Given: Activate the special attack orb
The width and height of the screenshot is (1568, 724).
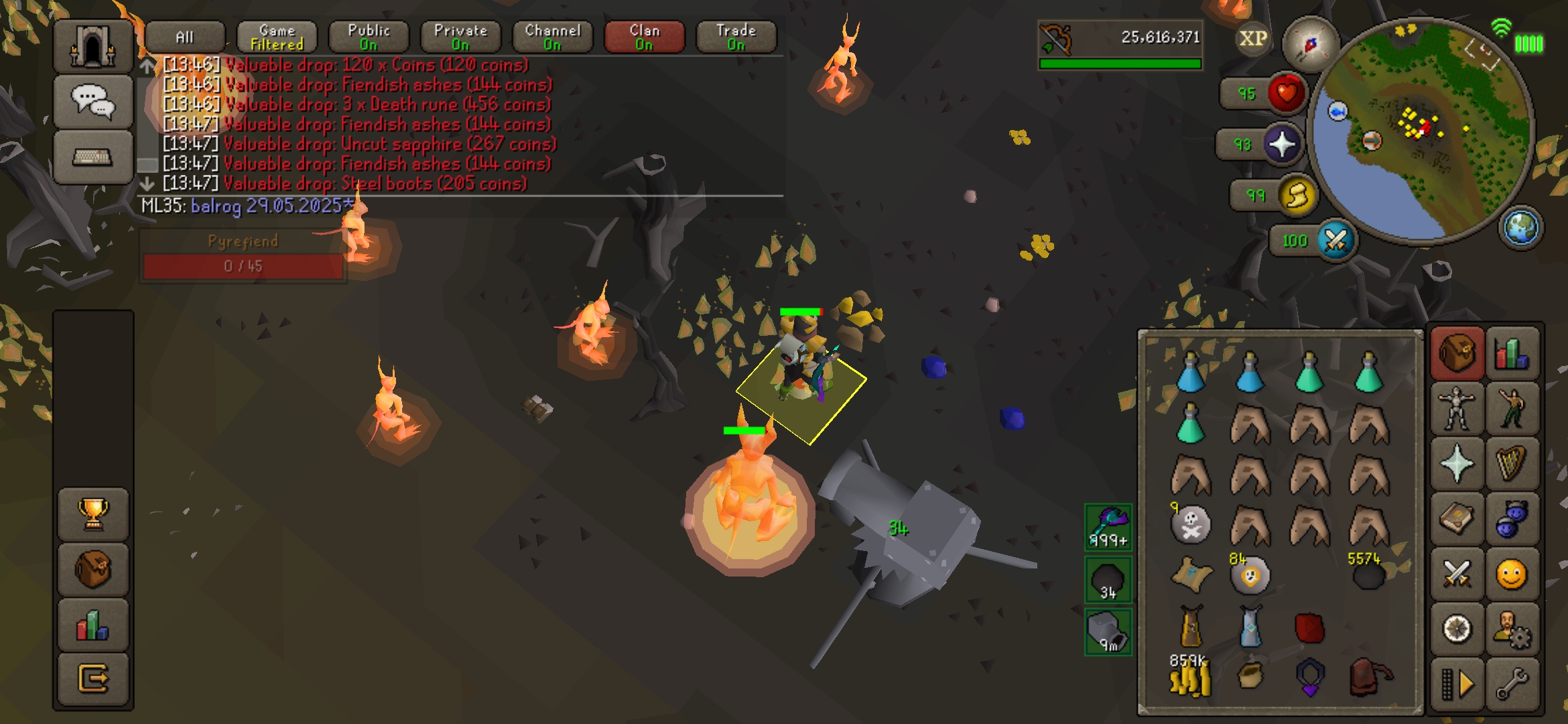Looking at the screenshot, I should 1335,241.
